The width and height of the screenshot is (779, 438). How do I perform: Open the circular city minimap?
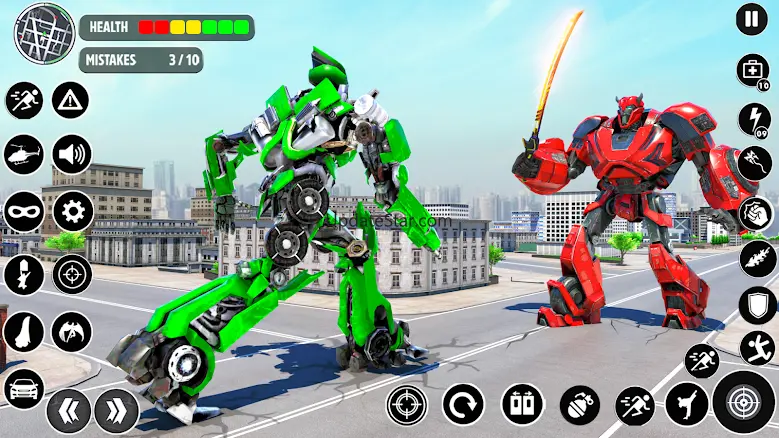43,31
